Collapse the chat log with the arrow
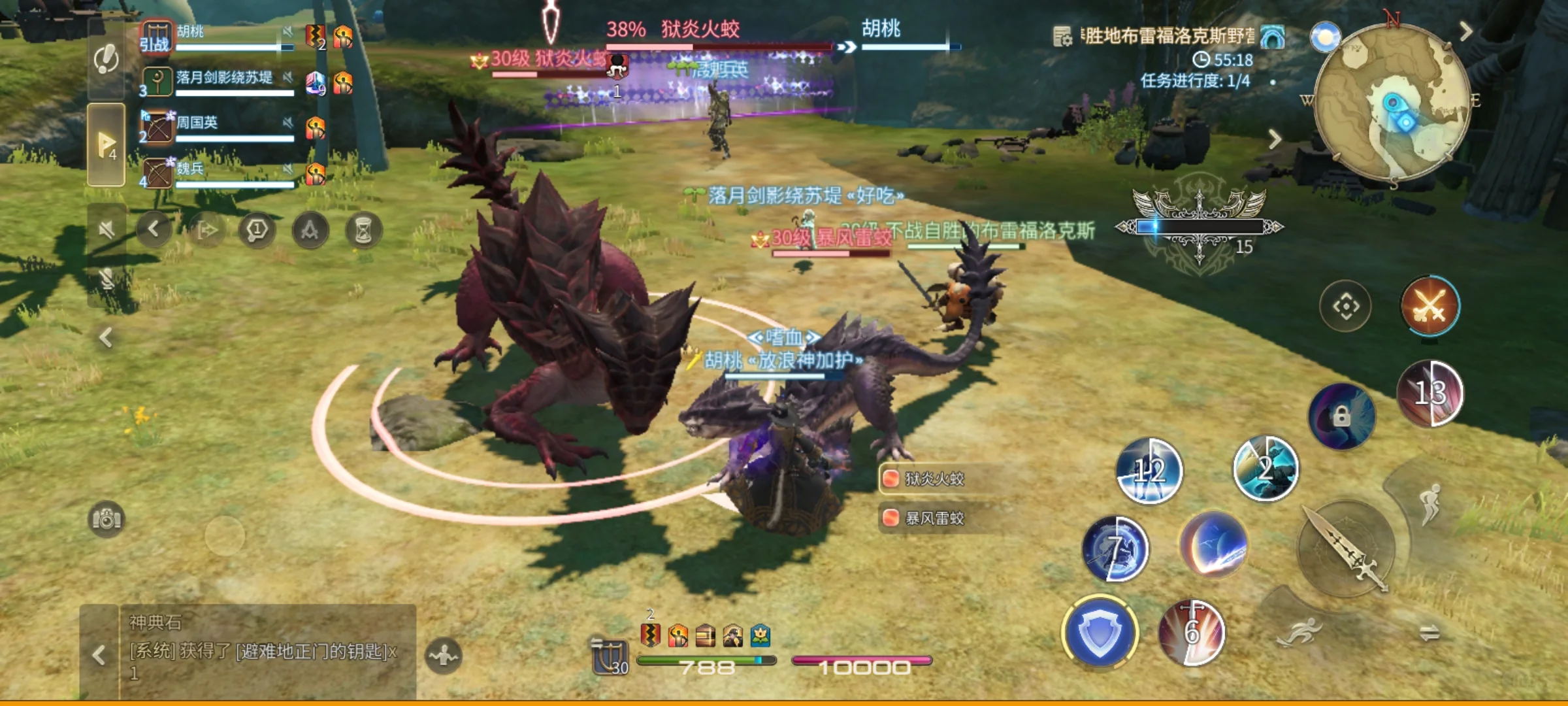Screen dimensions: 1568x706 (x=99, y=654)
